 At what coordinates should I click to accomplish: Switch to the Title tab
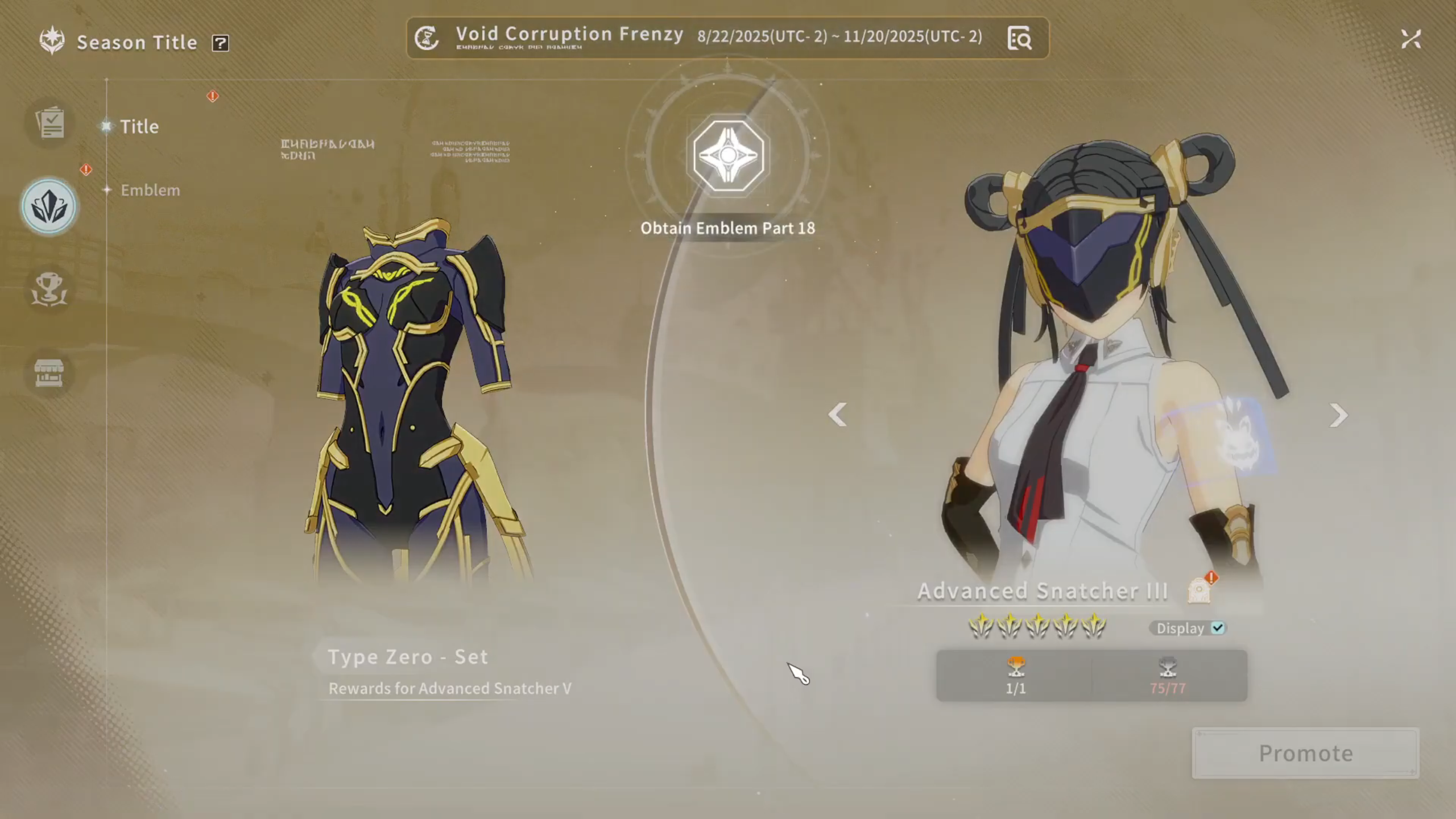click(x=139, y=126)
